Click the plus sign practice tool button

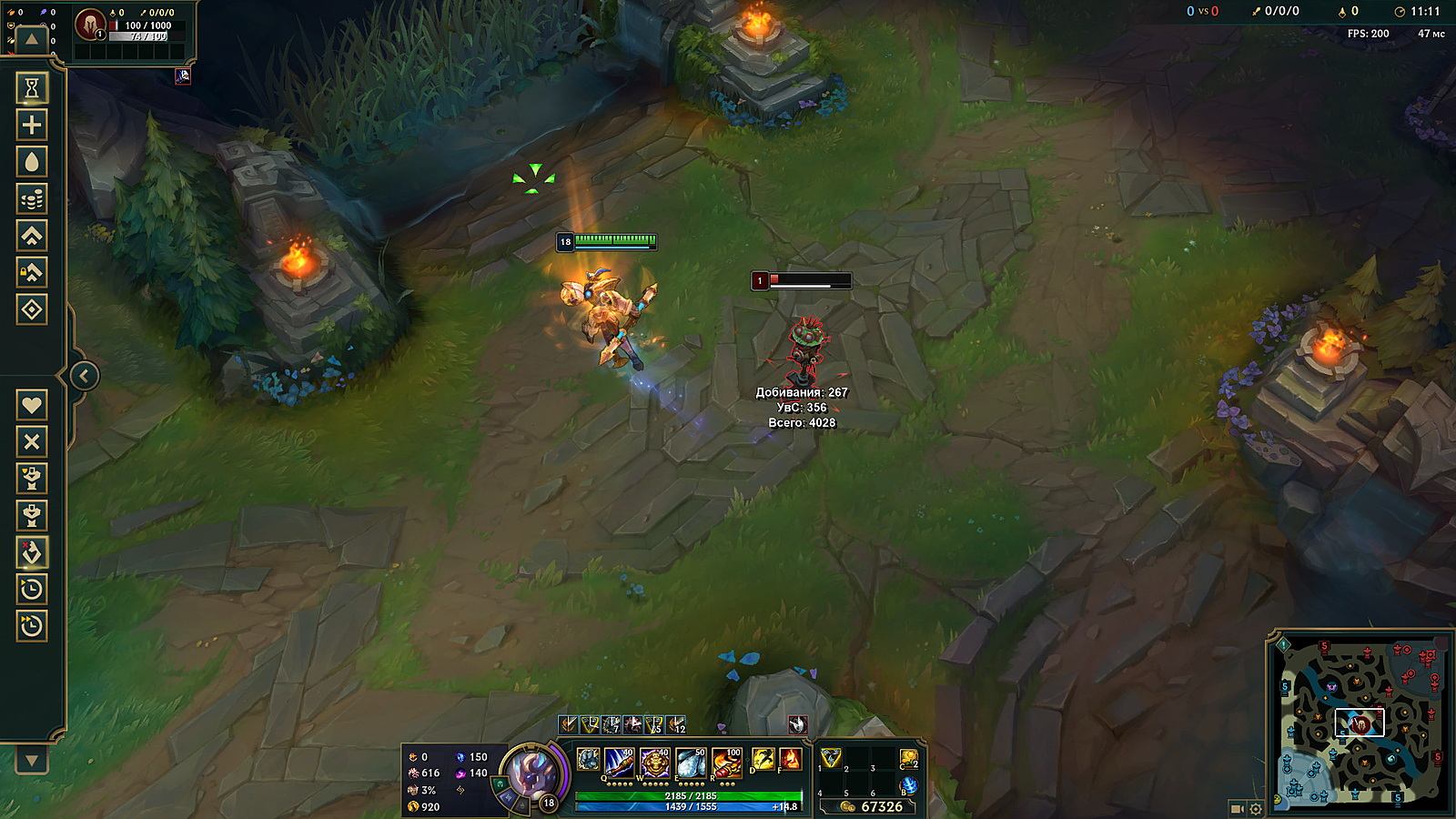click(32, 125)
